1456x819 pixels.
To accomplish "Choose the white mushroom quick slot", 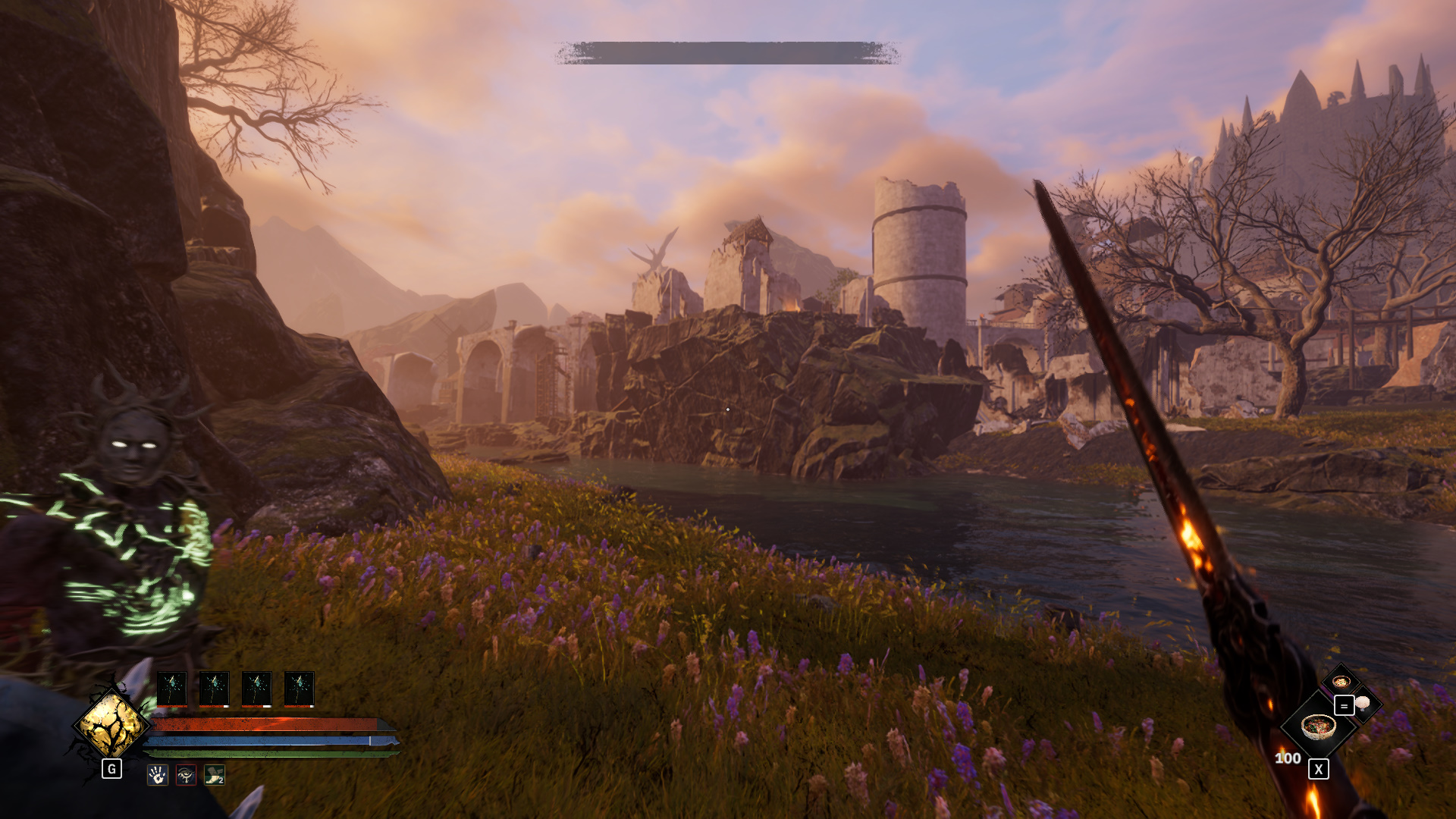I will [x=1363, y=703].
